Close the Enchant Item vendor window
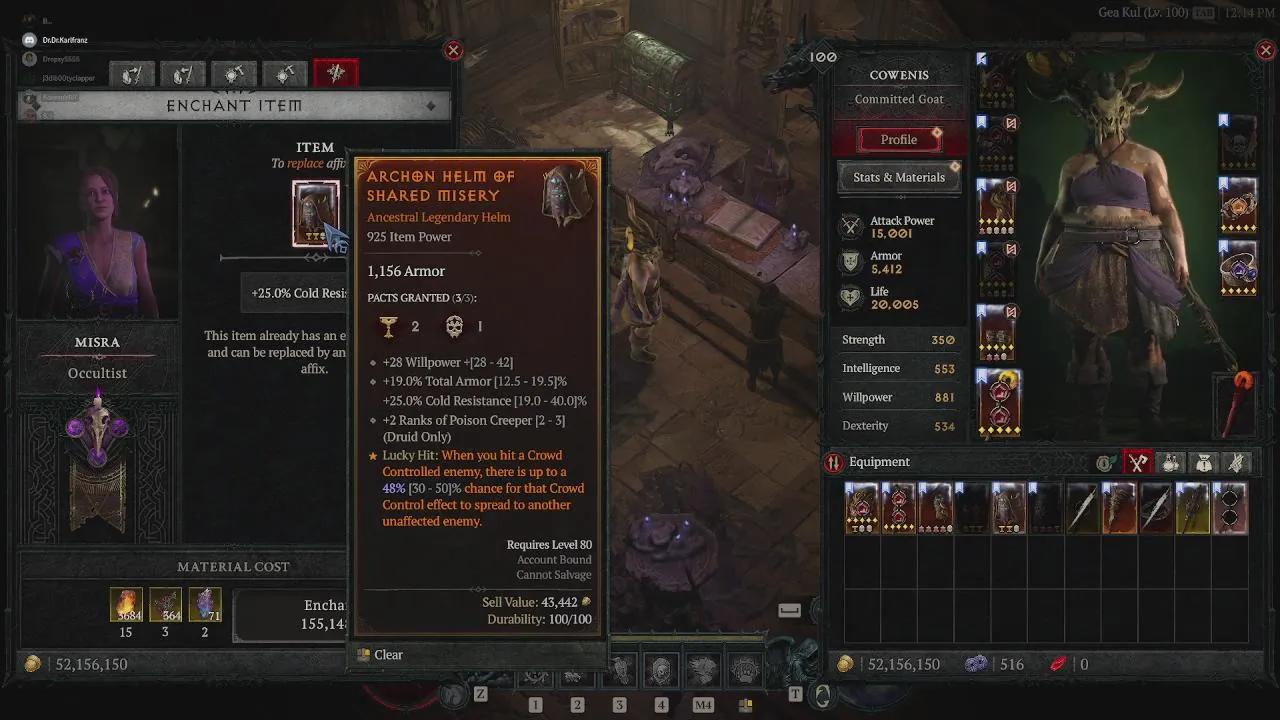This screenshot has width=1280, height=720. (453, 50)
